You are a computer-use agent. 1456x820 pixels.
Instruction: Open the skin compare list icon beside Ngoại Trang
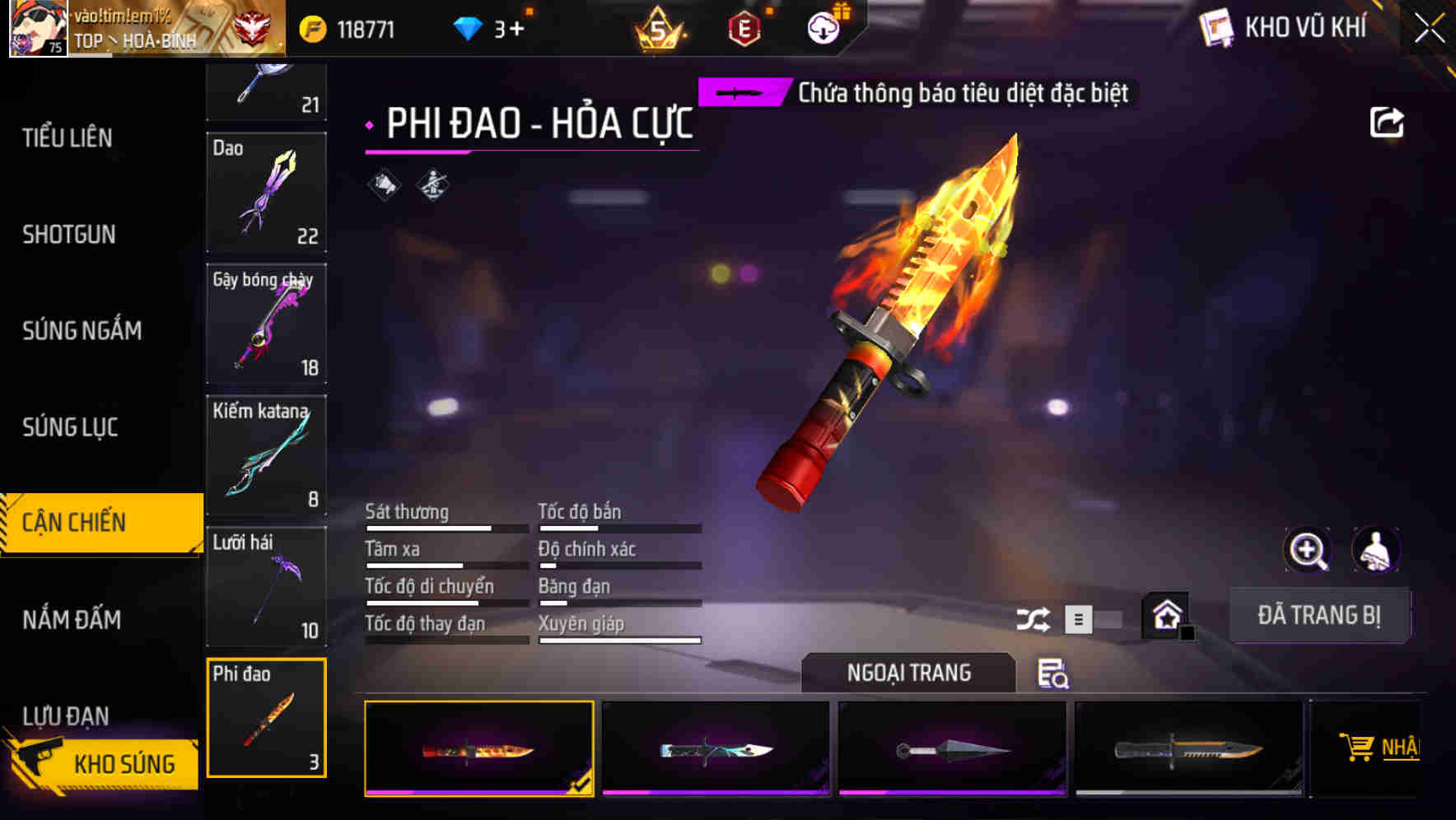click(1054, 675)
